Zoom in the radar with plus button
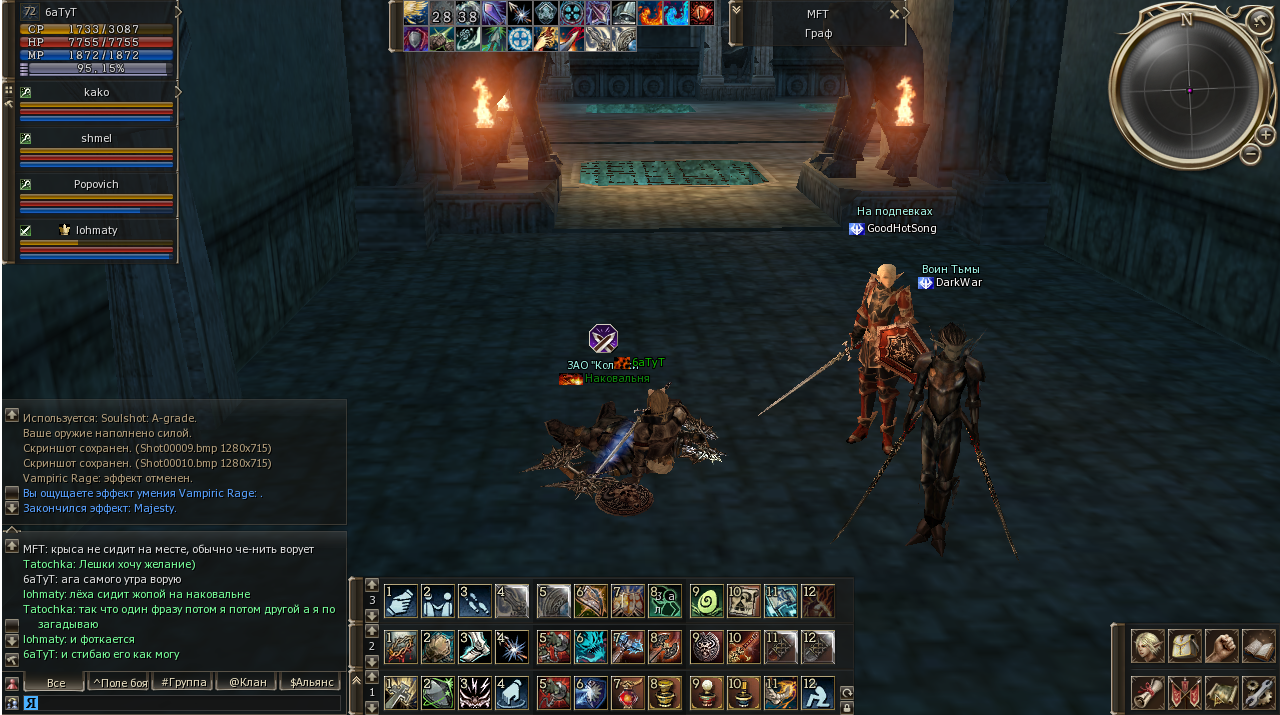Image resolution: width=1280 pixels, height=715 pixels. [x=1265, y=134]
